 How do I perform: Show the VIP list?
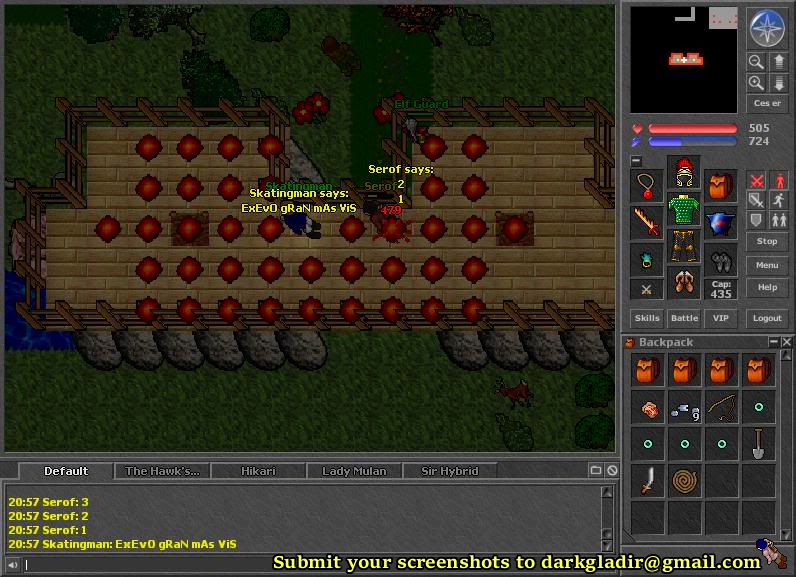(720, 318)
